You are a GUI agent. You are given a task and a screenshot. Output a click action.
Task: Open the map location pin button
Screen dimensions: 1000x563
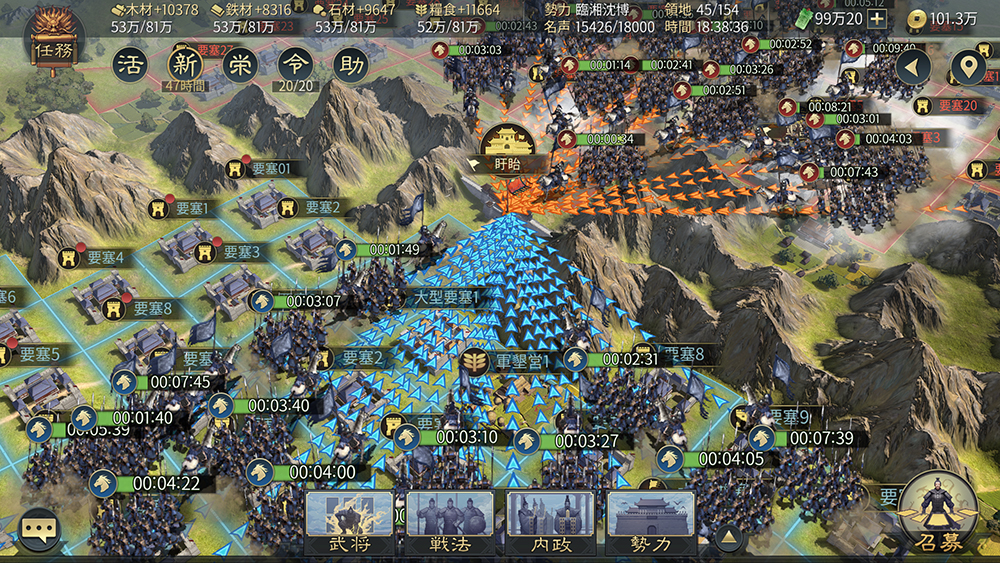coord(966,68)
